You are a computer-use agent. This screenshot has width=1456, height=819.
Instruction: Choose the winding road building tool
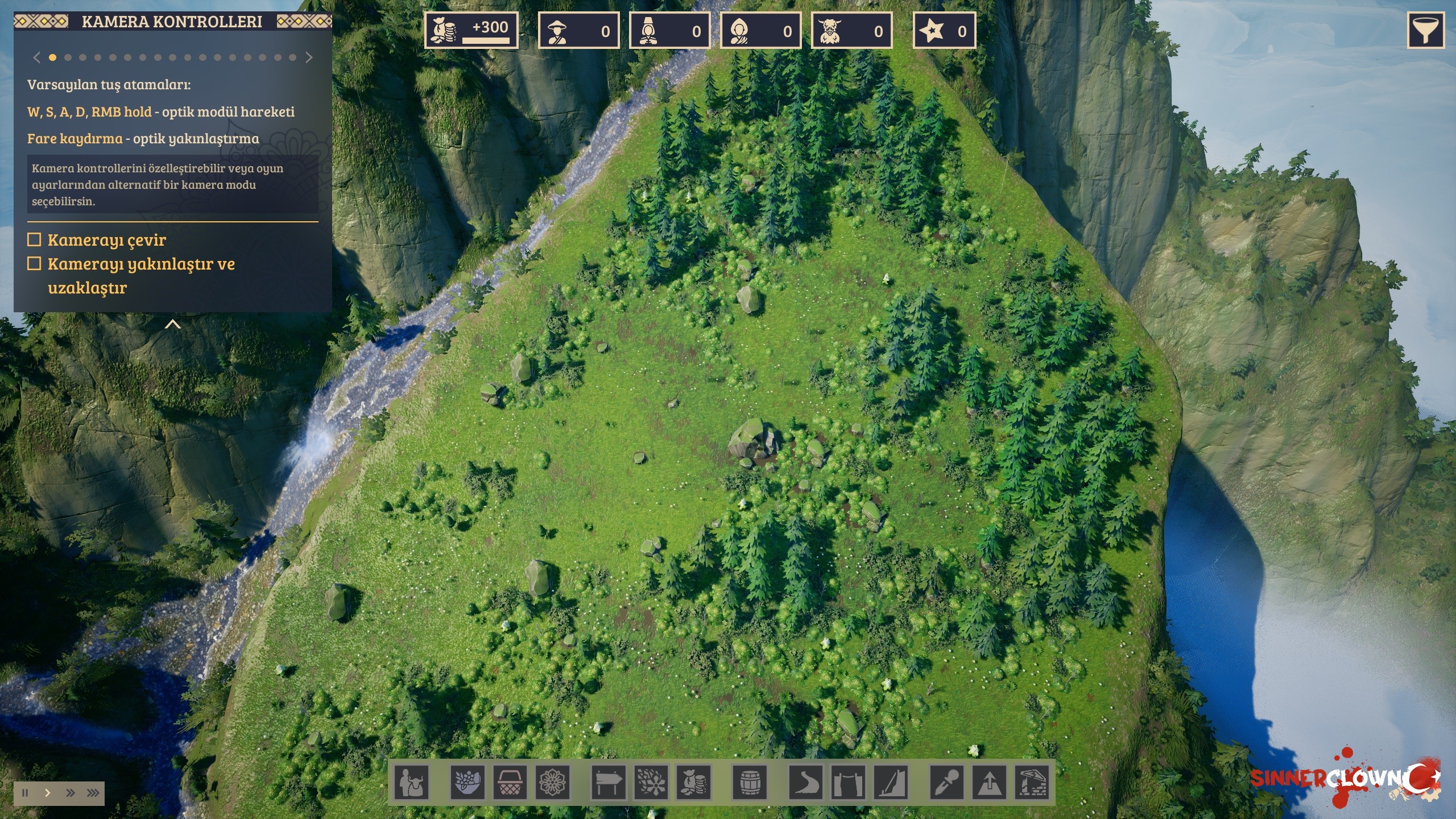click(x=806, y=783)
